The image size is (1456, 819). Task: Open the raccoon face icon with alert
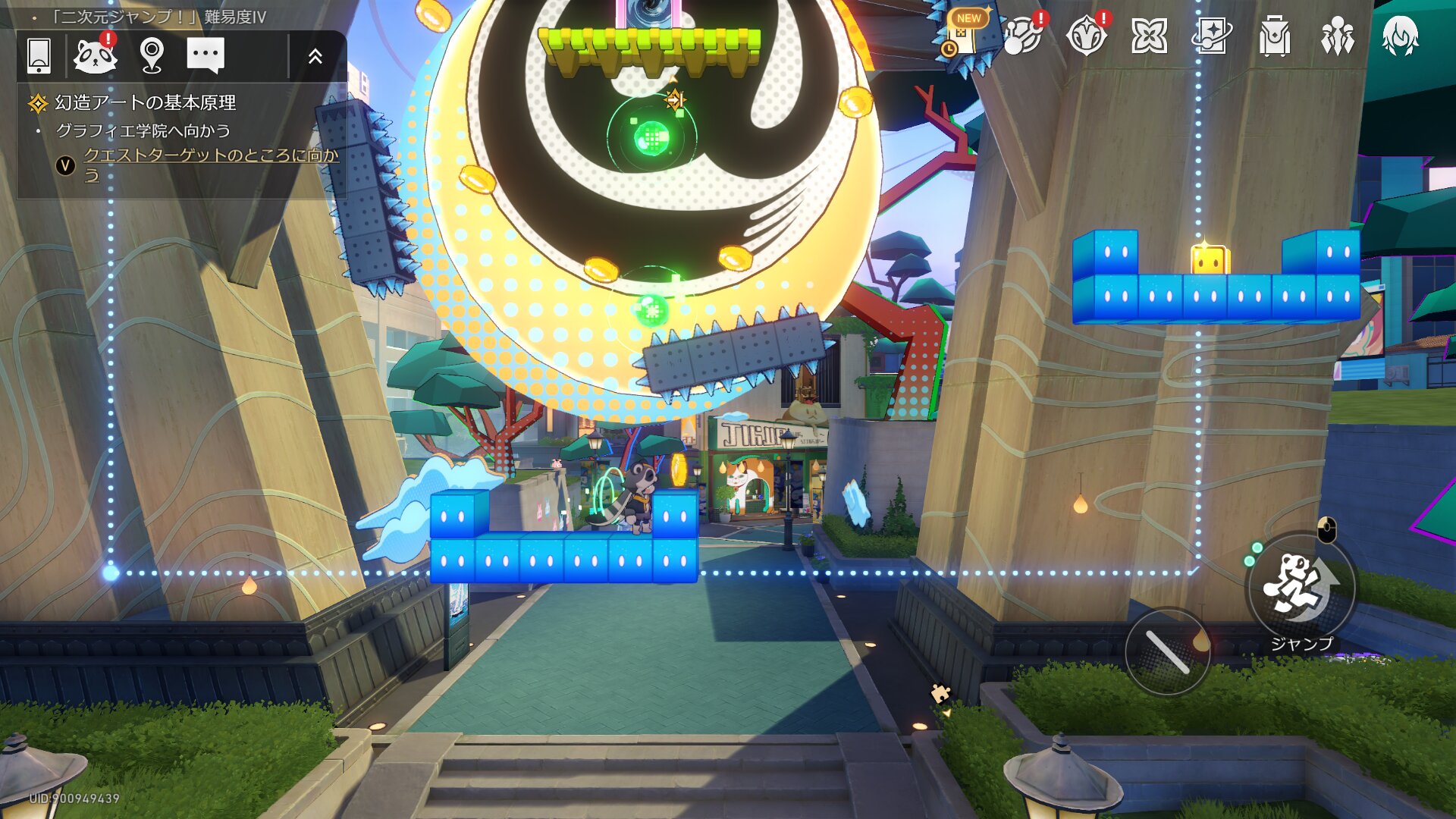tap(96, 55)
